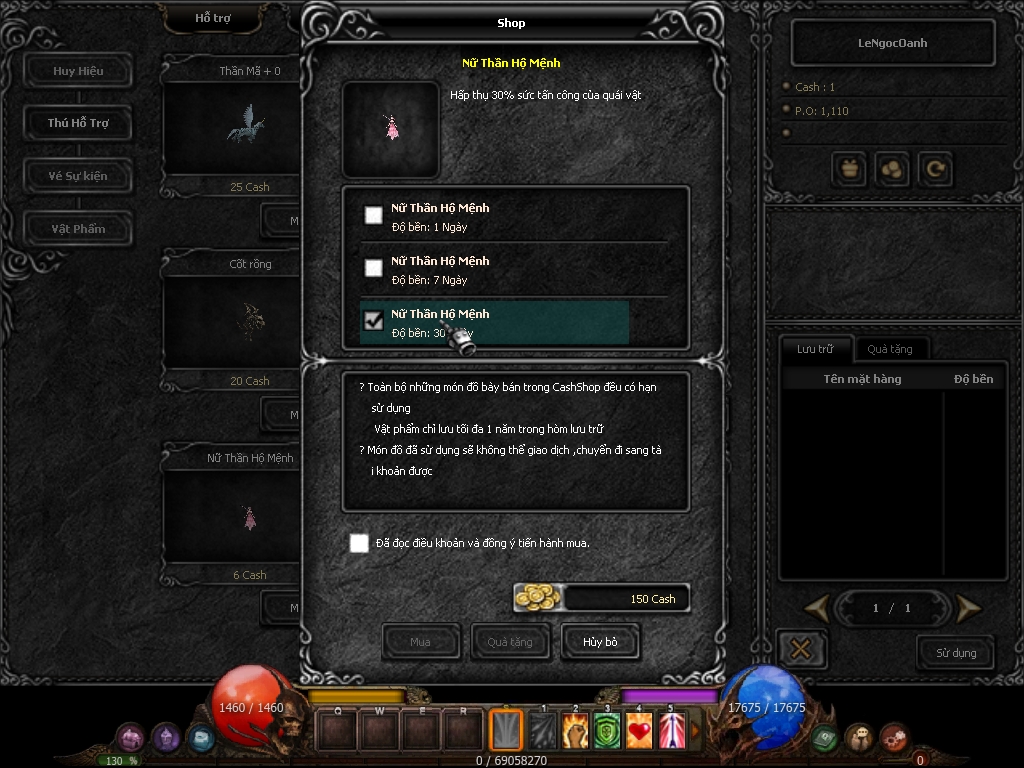Open the Vé Sự kiện category
Screen dimensions: 1024x768
pyautogui.click(x=78, y=176)
